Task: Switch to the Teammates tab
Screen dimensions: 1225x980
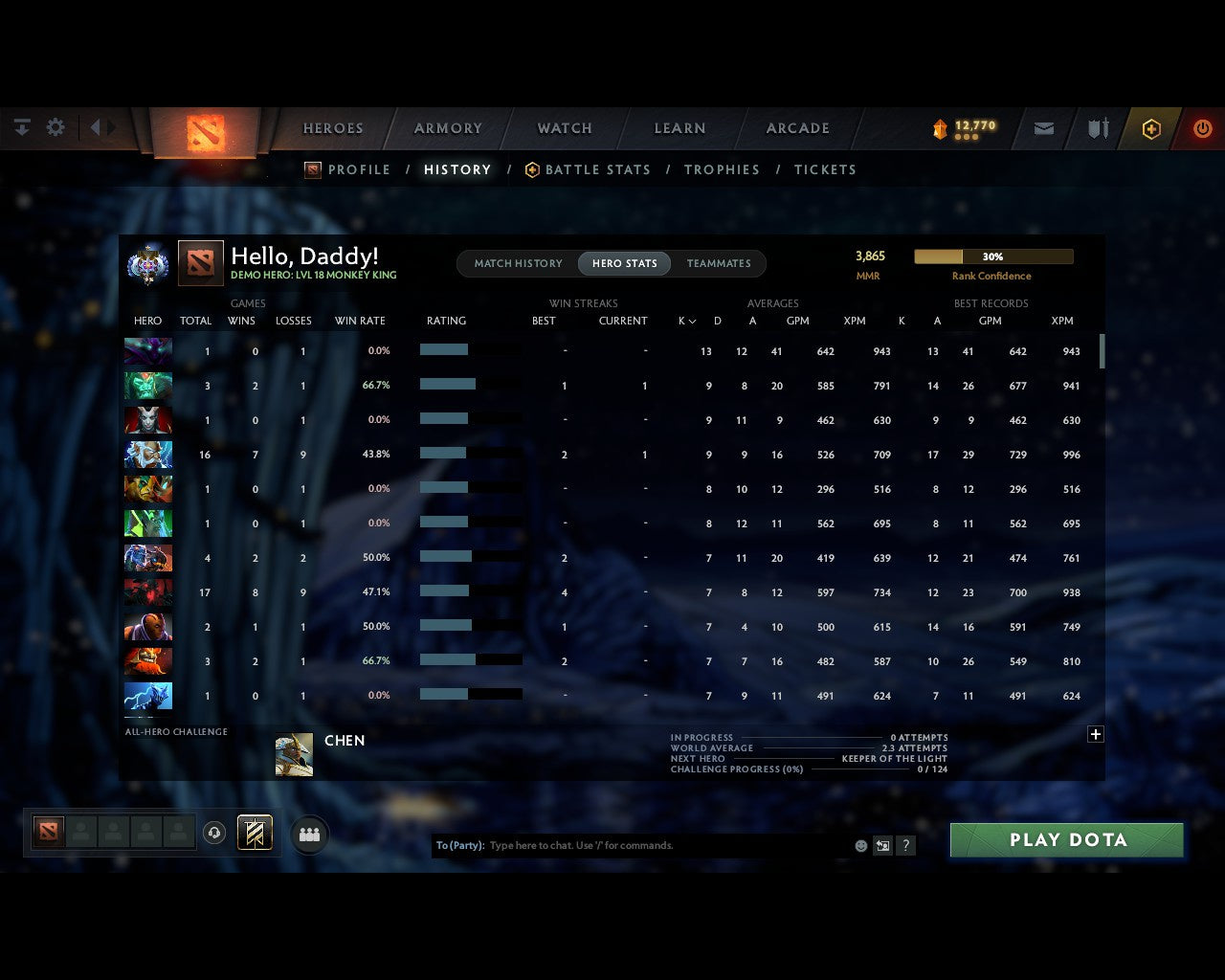Action: [719, 263]
